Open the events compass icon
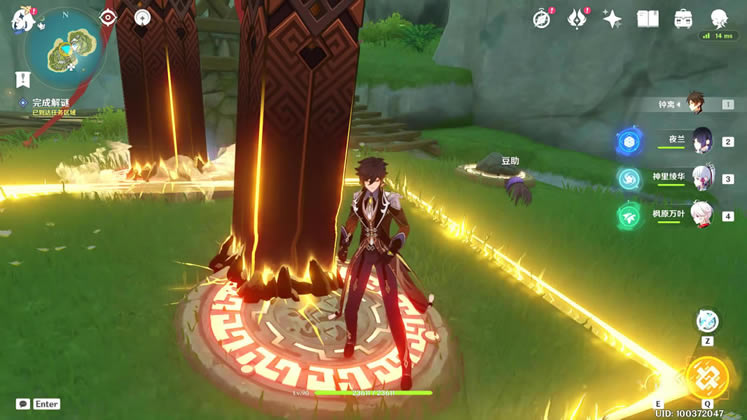Image resolution: width=747 pixels, height=420 pixels. (x=542, y=19)
